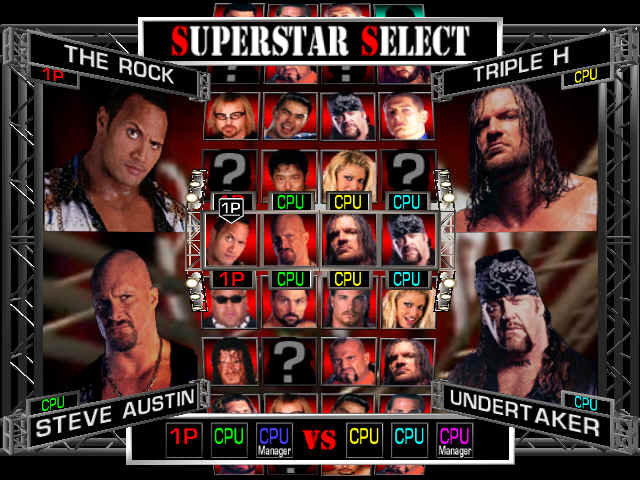Choose the bandana-wearing Undertaker tile
Screen dimensions: 640x480
349,116
